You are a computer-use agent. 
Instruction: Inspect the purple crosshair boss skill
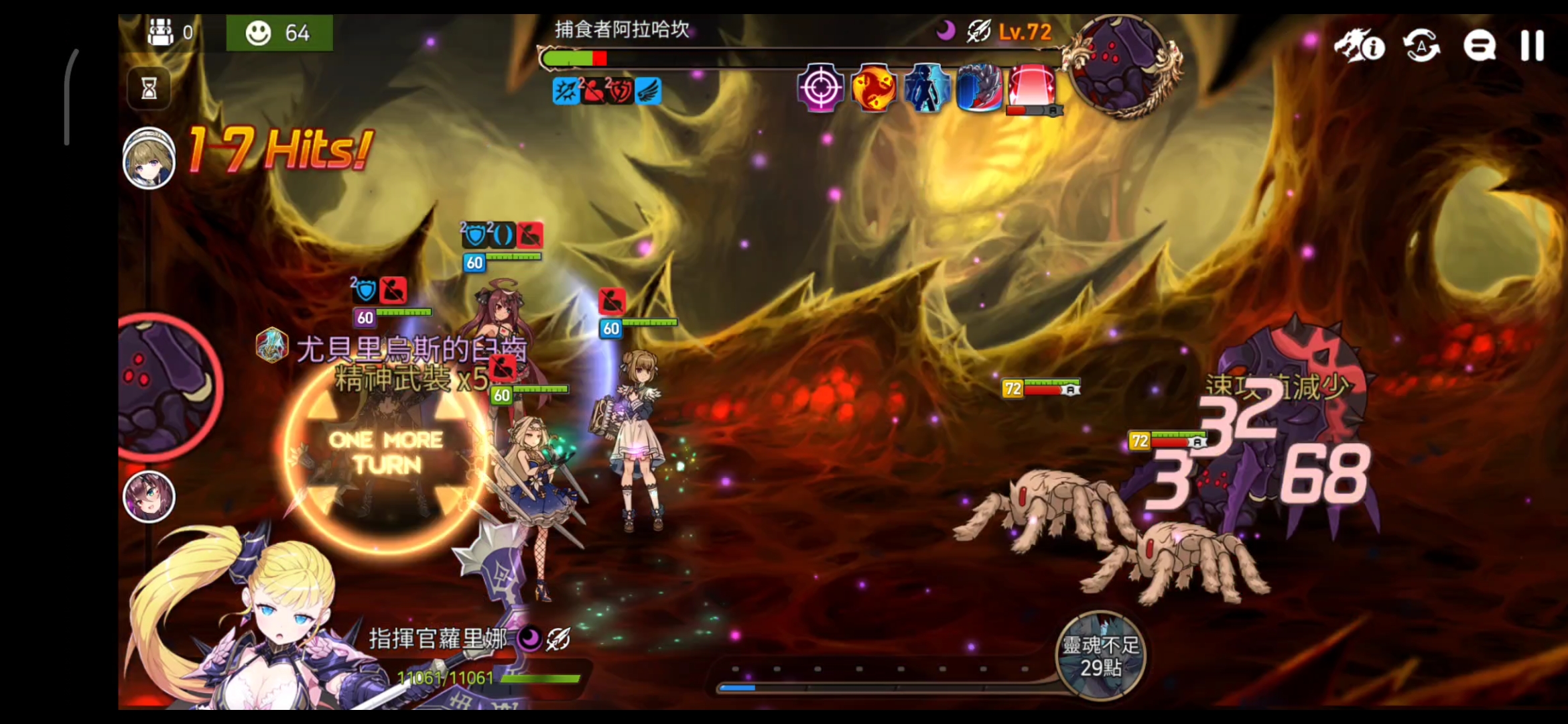[x=820, y=88]
